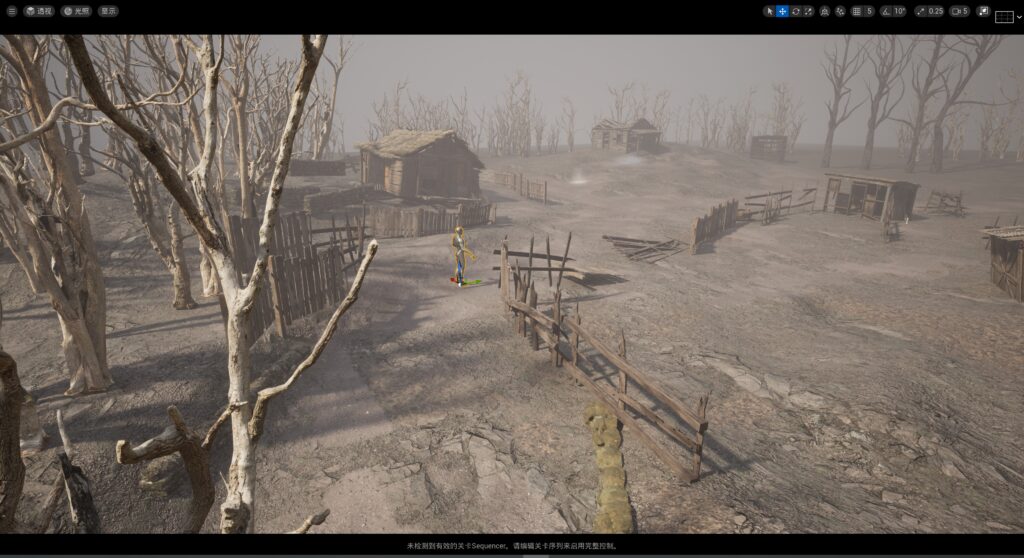
Task: Toggle grid position snapping
Action: 856,11
